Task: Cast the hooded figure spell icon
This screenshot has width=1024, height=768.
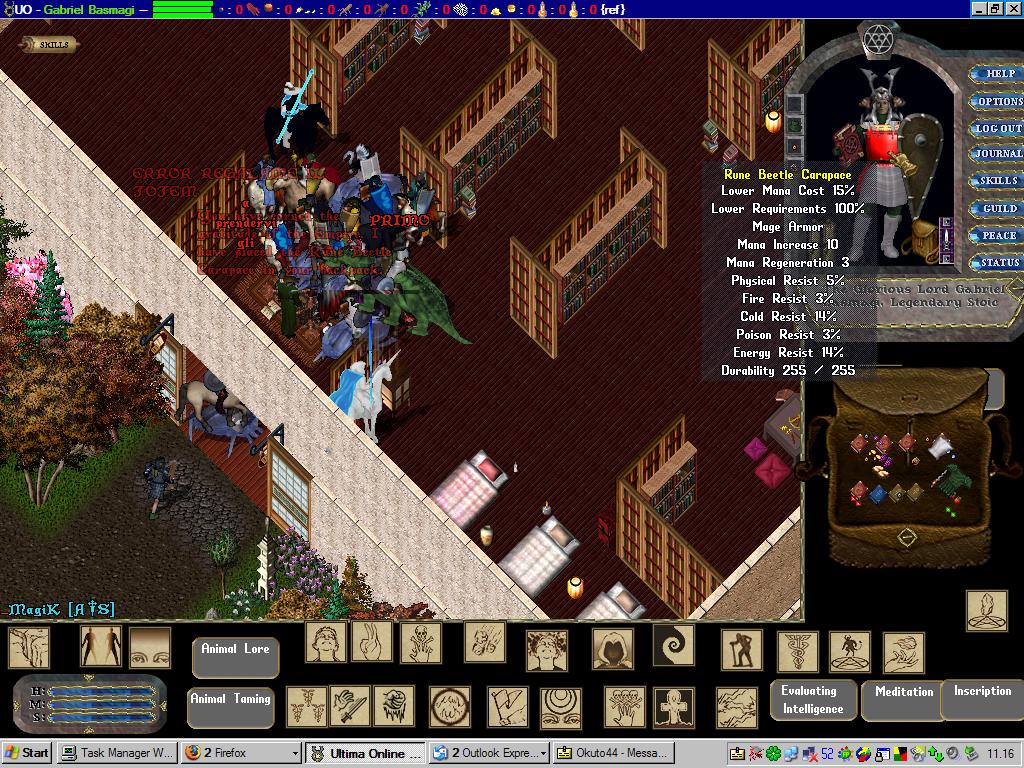Action: click(x=612, y=649)
